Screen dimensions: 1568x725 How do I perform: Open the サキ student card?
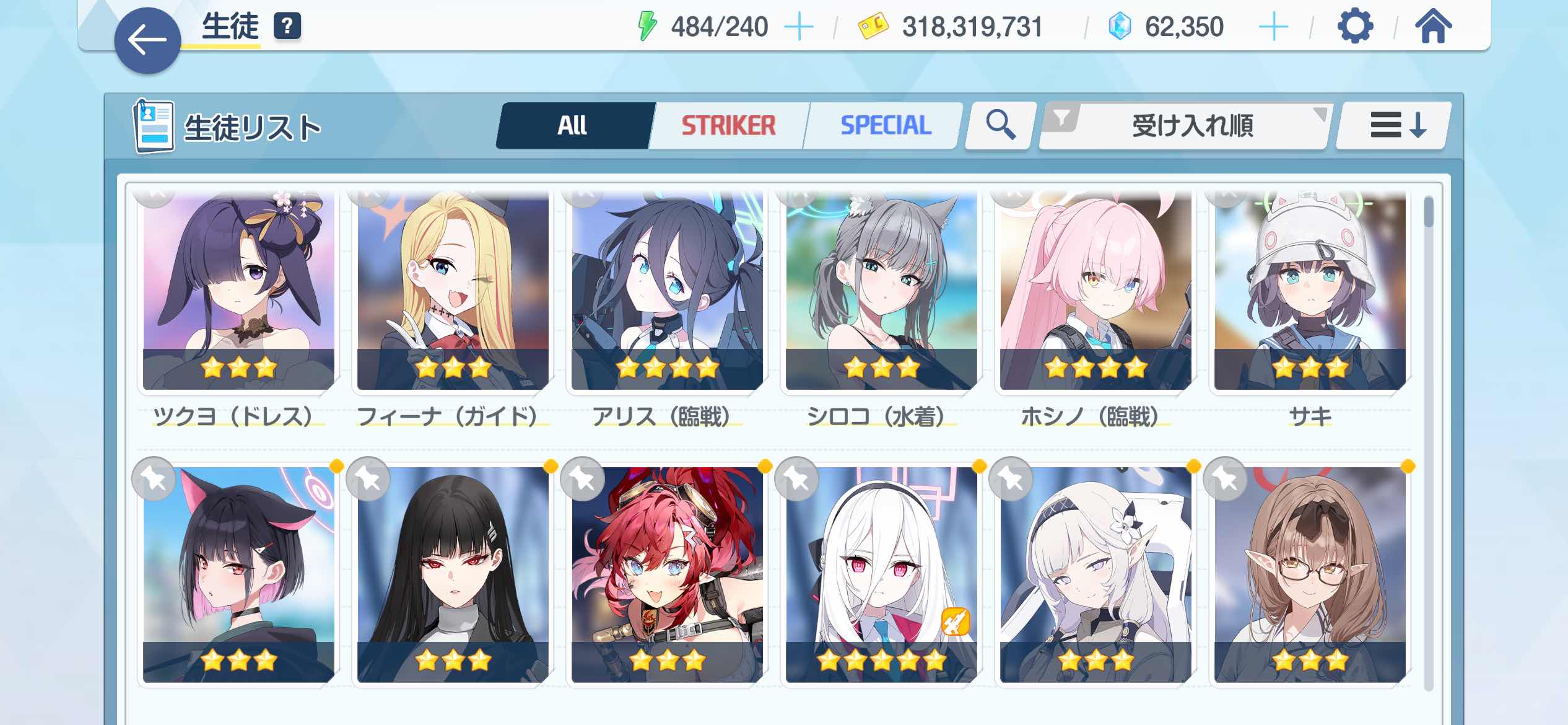tap(1310, 291)
